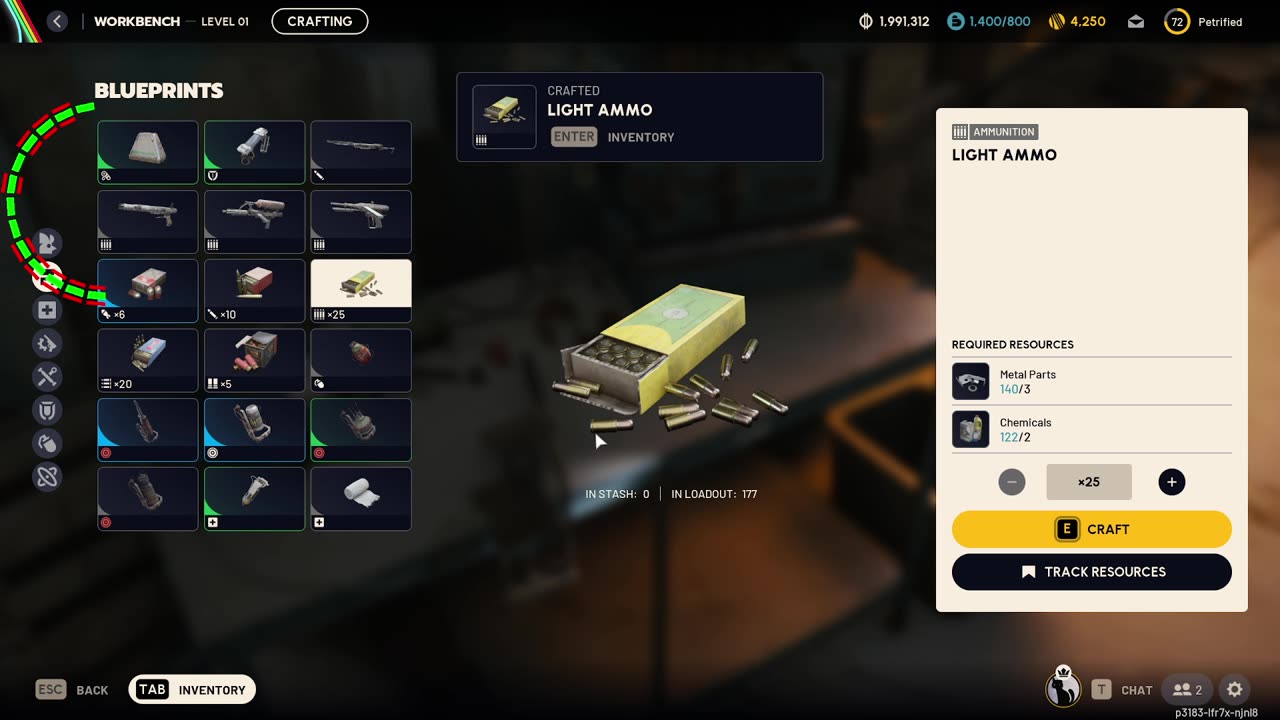Click the back arrow beside Workbench
1280x720 pixels.
(x=57, y=21)
